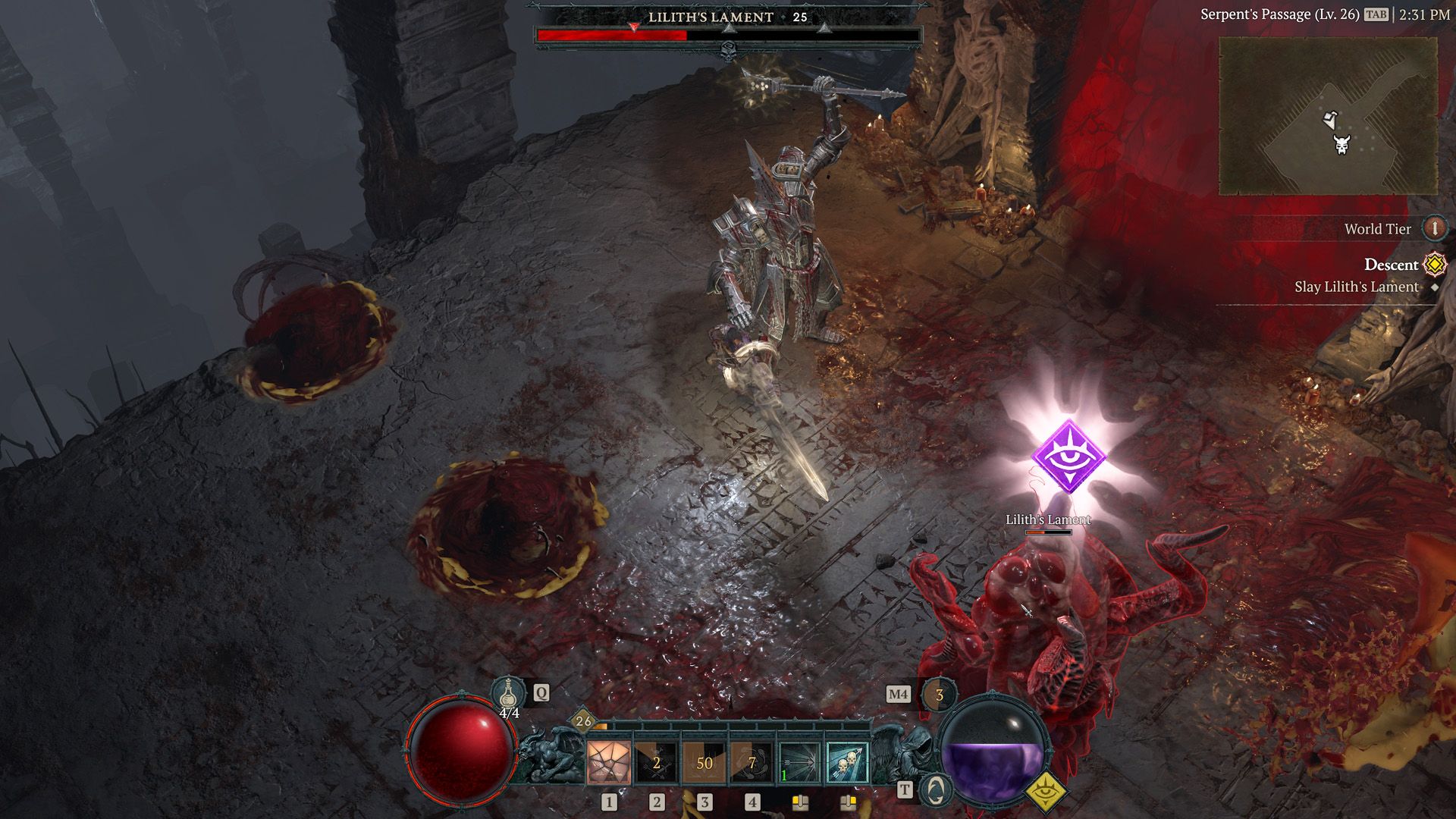Activate the skill bound to slot 2
The height and width of the screenshot is (819, 1456).
[x=656, y=763]
